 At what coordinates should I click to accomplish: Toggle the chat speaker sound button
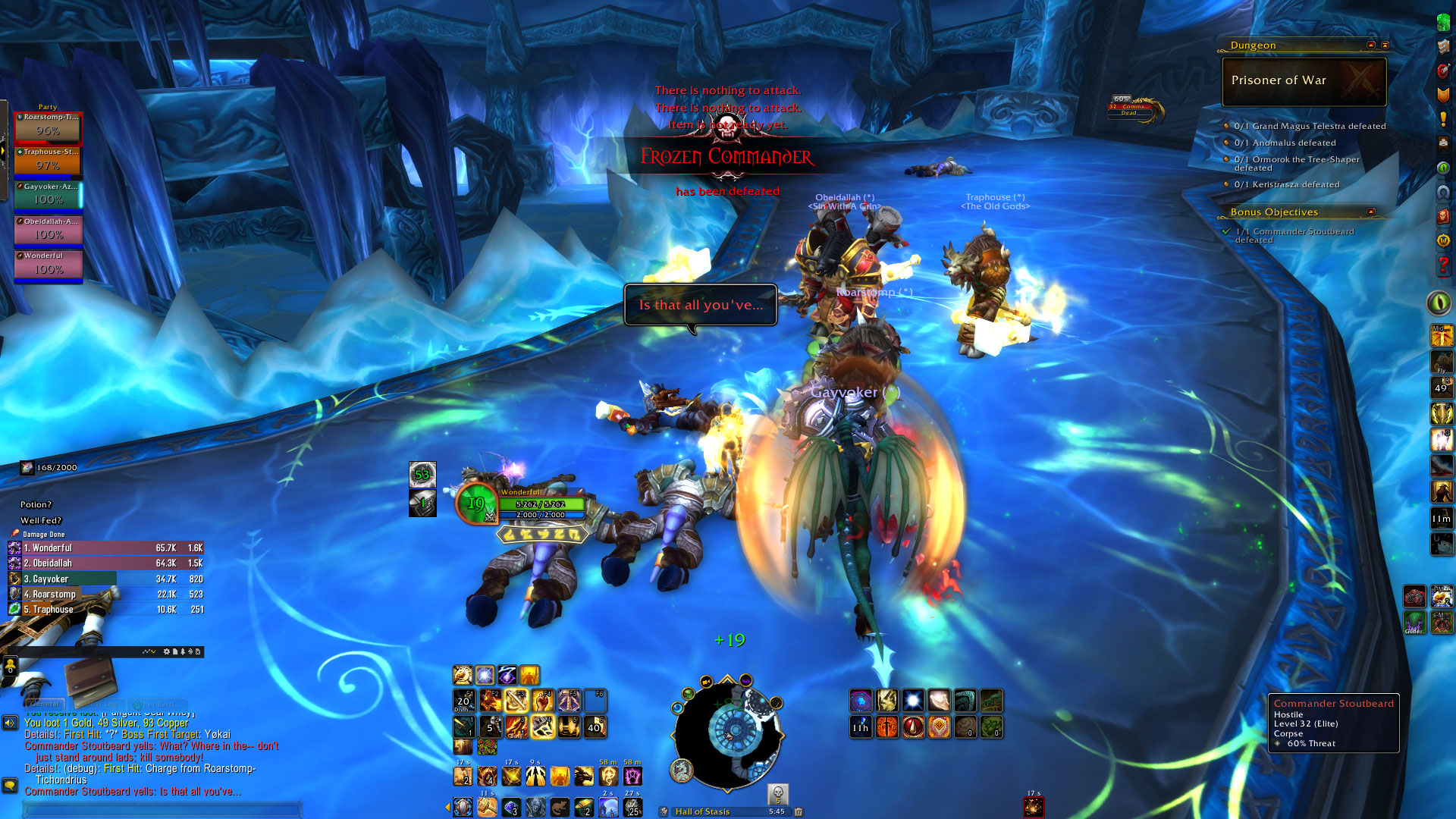tap(10, 723)
